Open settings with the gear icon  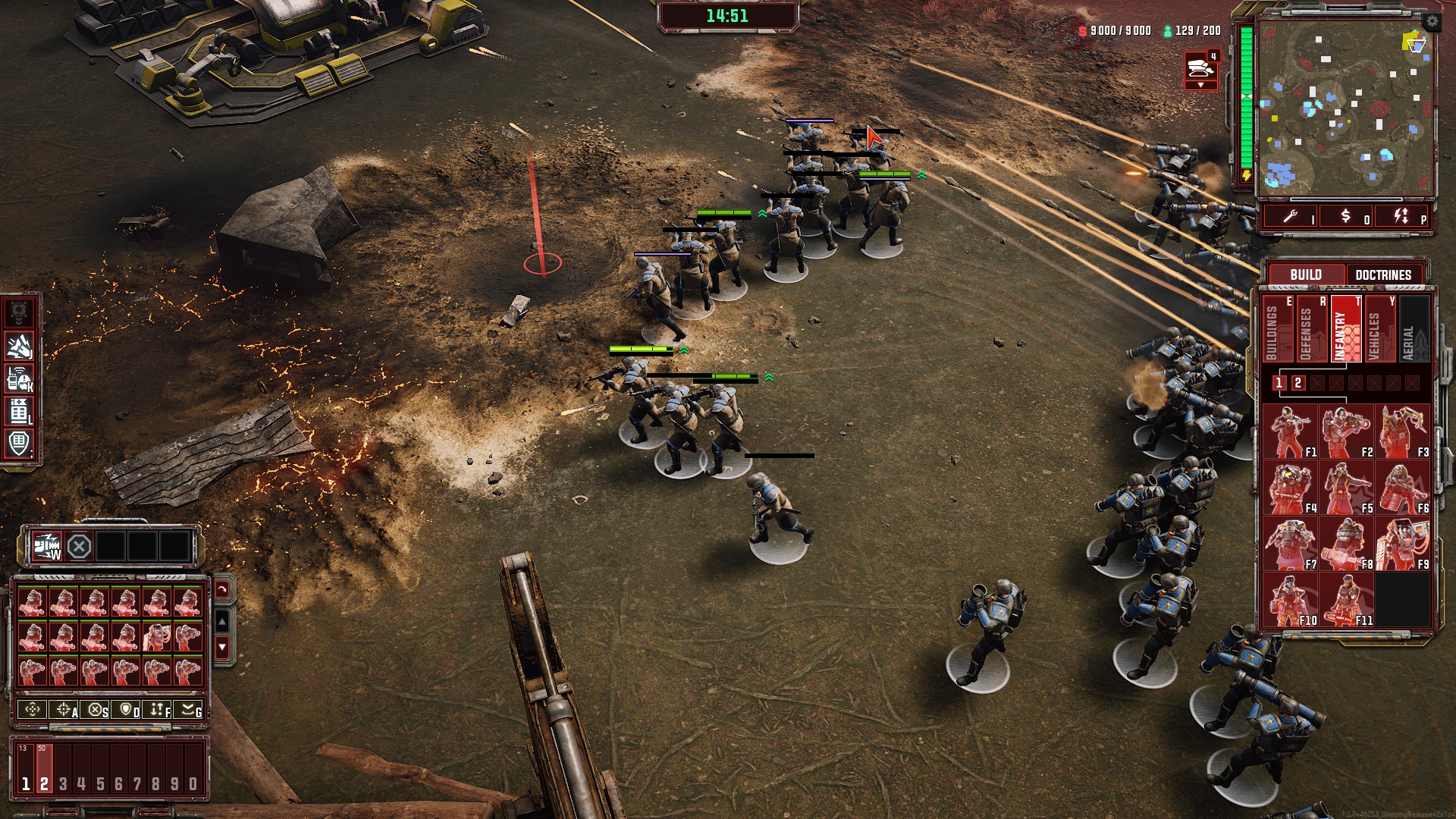pos(1431,21)
